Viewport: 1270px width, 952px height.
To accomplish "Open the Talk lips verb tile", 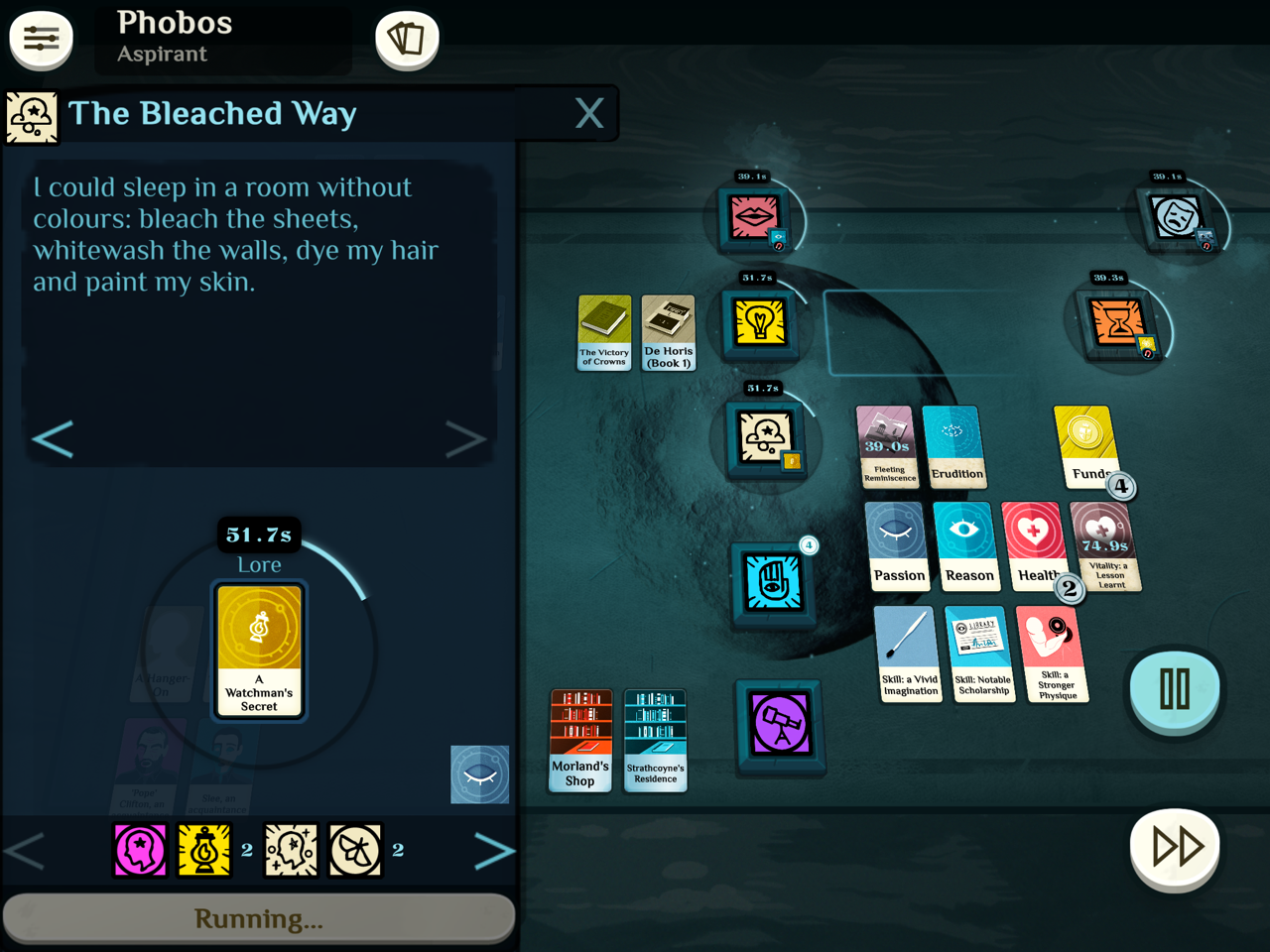I will coord(753,216).
